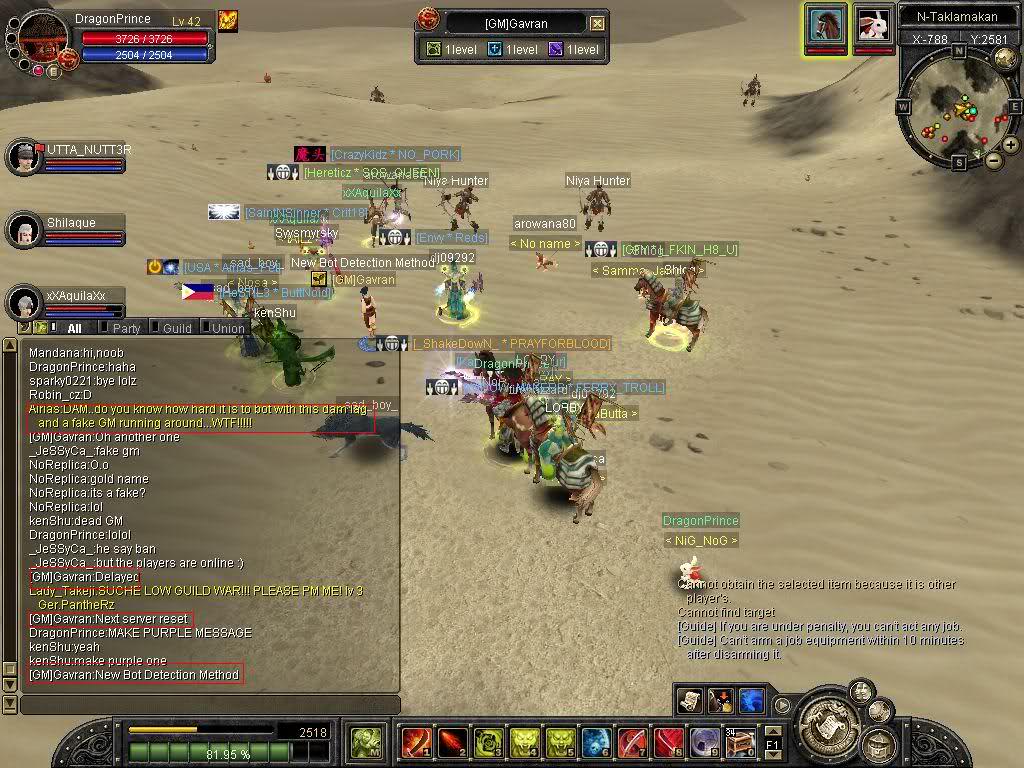The image size is (1024, 768).
Task: Click the DragonPrince character portrait
Action: coord(43,38)
